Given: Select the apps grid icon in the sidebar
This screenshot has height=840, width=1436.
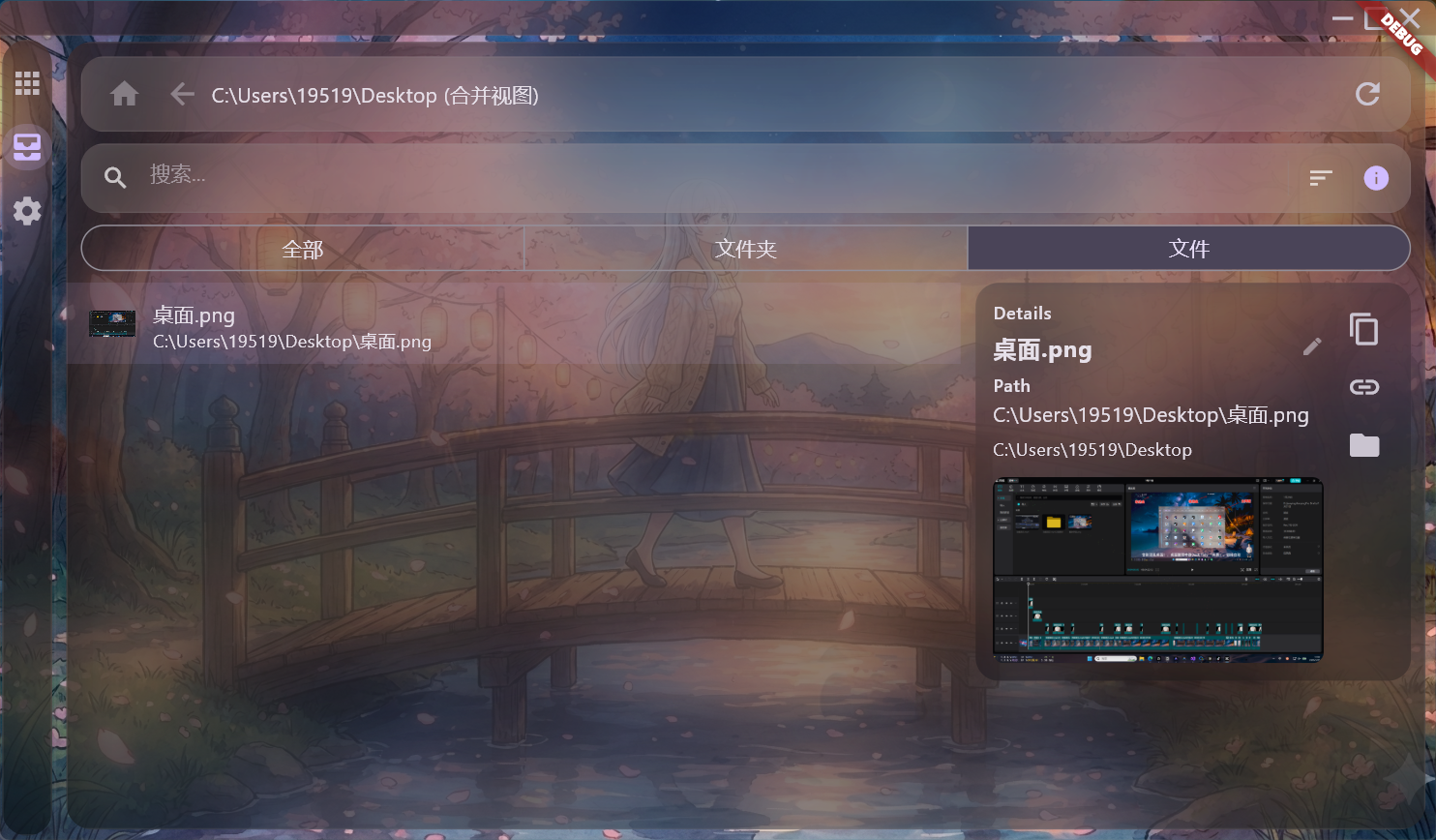Looking at the screenshot, I should (27, 82).
